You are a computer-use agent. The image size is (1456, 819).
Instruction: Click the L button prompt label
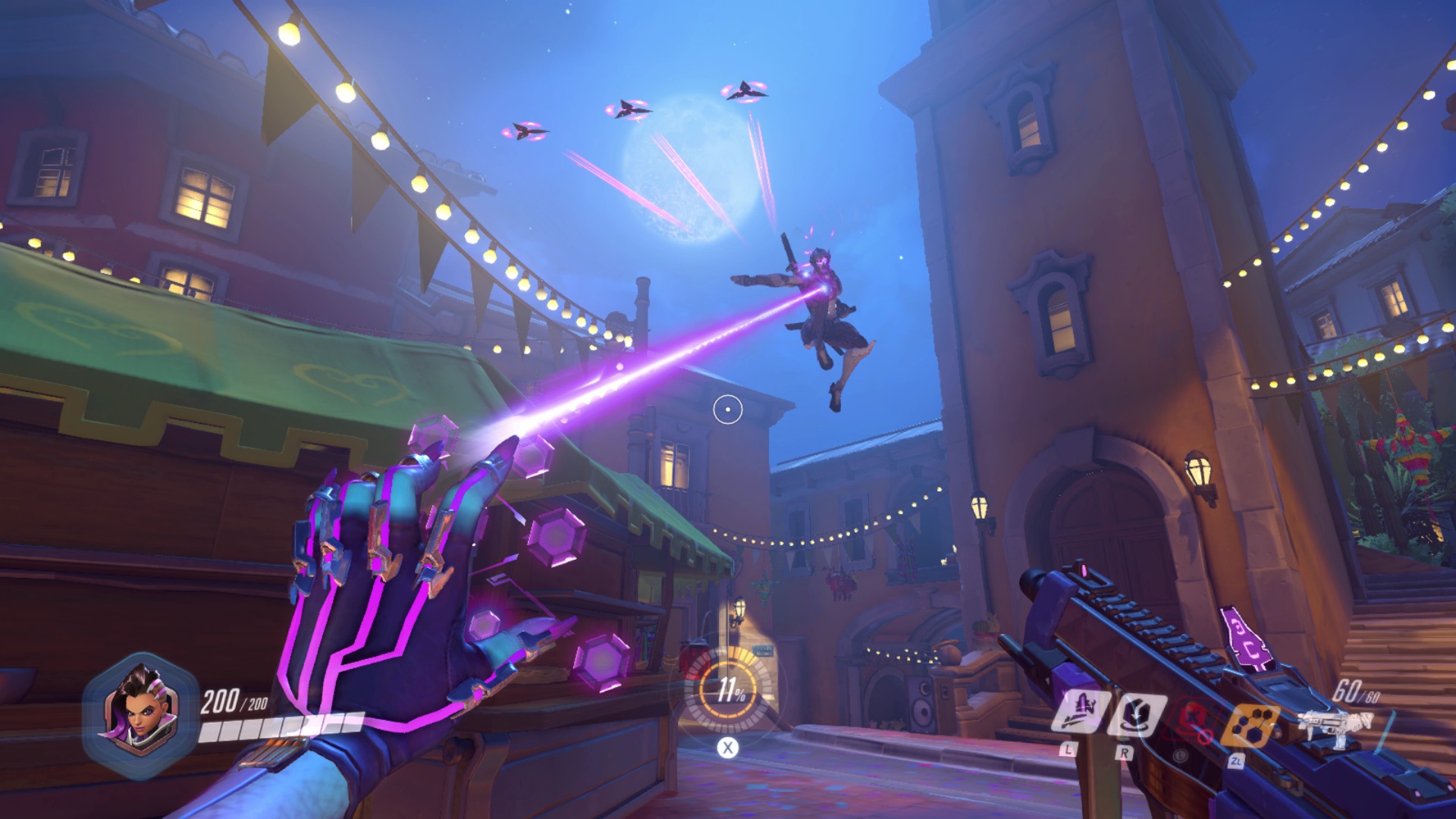click(x=1067, y=752)
